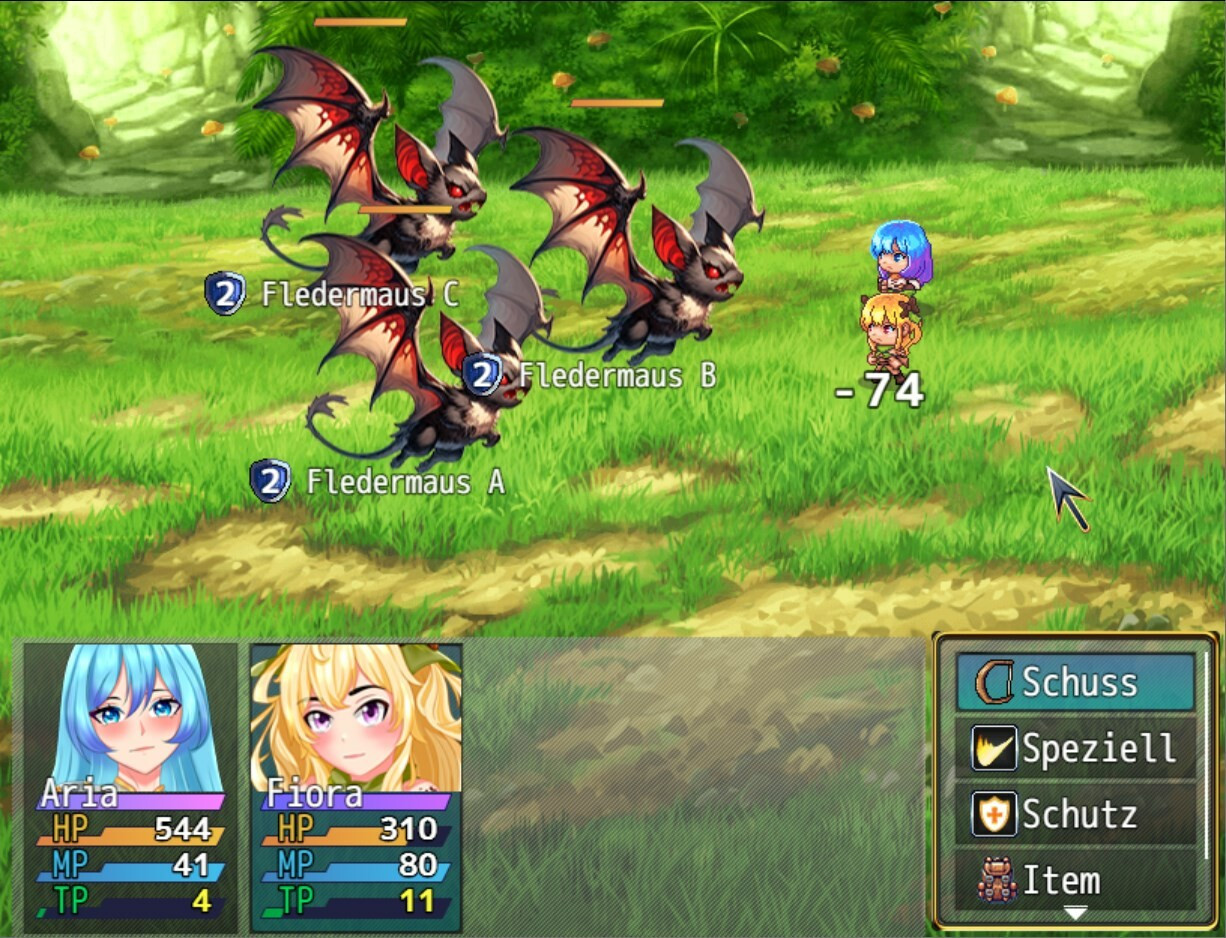Select Fiora's status panel
The height and width of the screenshot is (938, 1226).
pos(356,786)
